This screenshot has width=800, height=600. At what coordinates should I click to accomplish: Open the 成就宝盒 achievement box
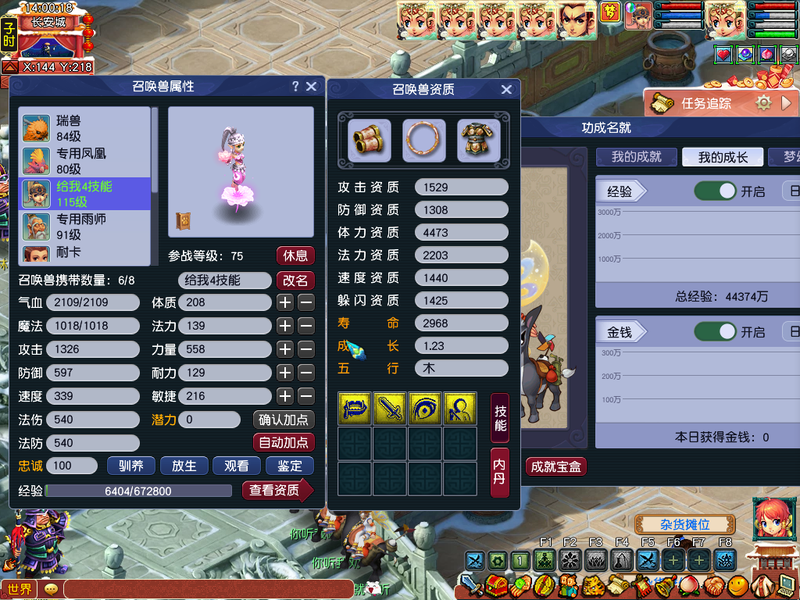(556, 466)
